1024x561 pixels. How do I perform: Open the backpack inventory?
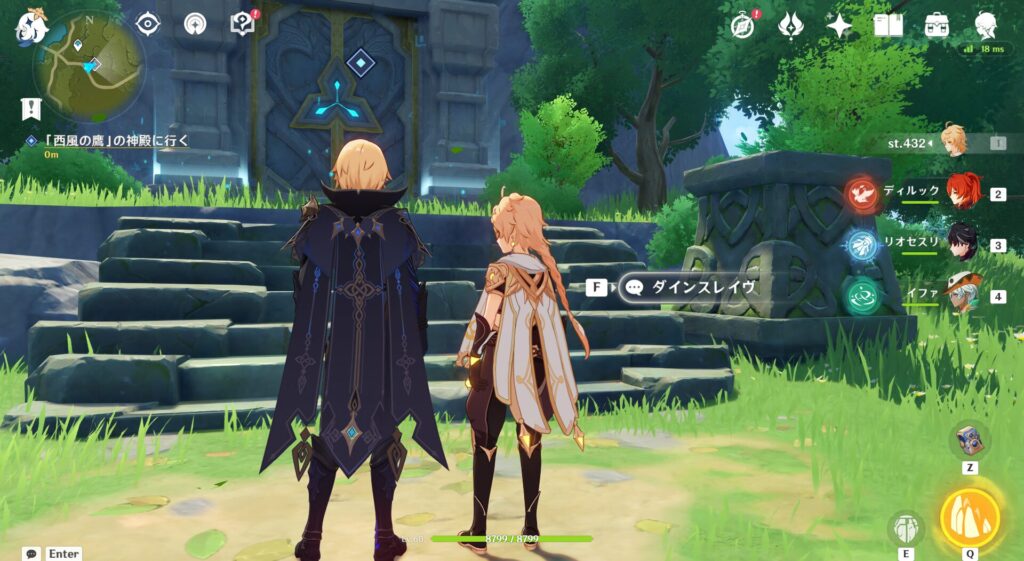click(937, 25)
